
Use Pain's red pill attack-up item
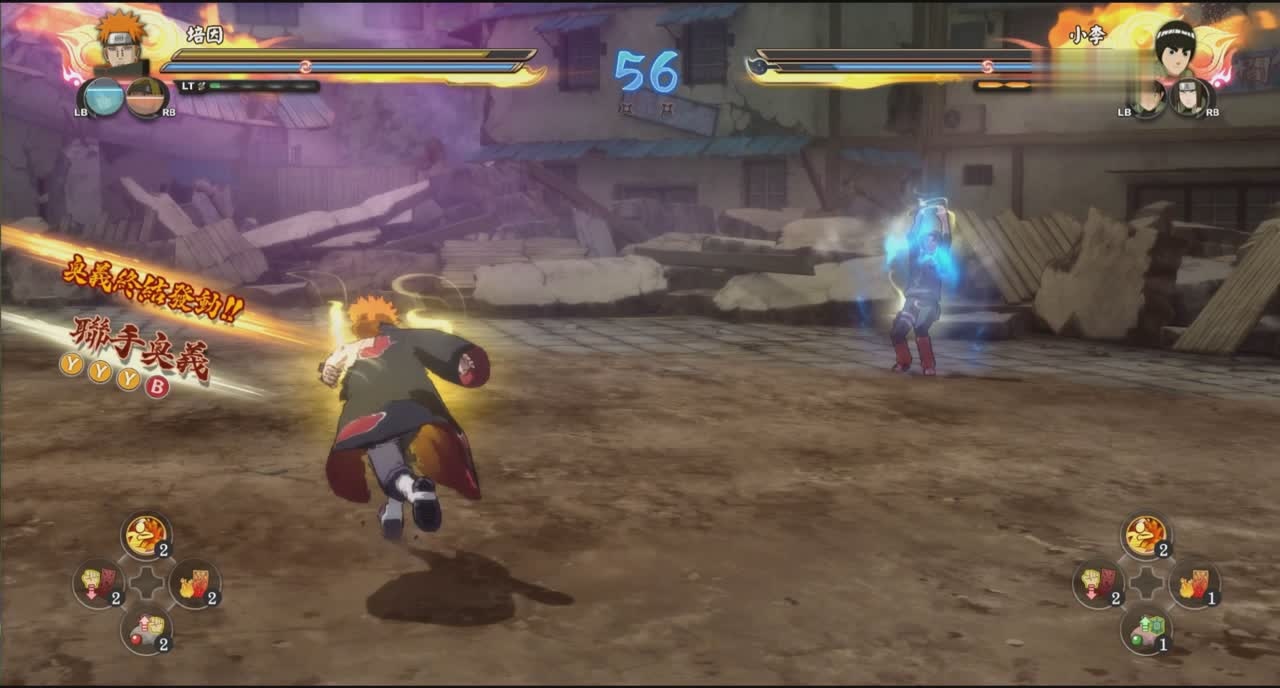146,630
